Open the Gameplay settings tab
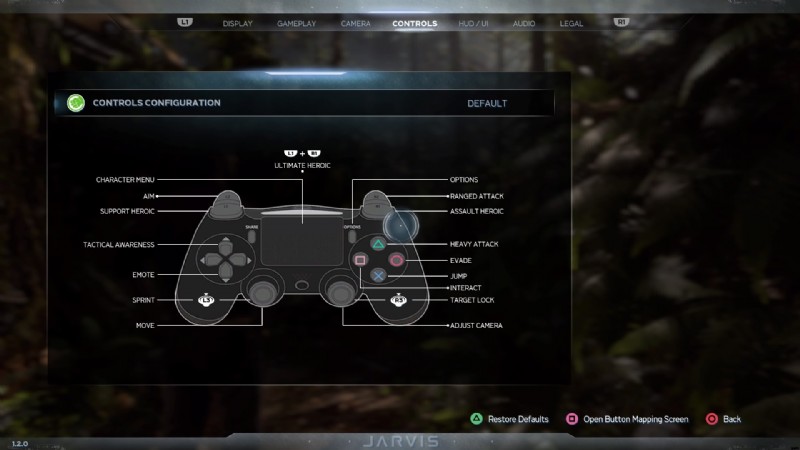Screen dimensions: 800x450 [296, 22]
